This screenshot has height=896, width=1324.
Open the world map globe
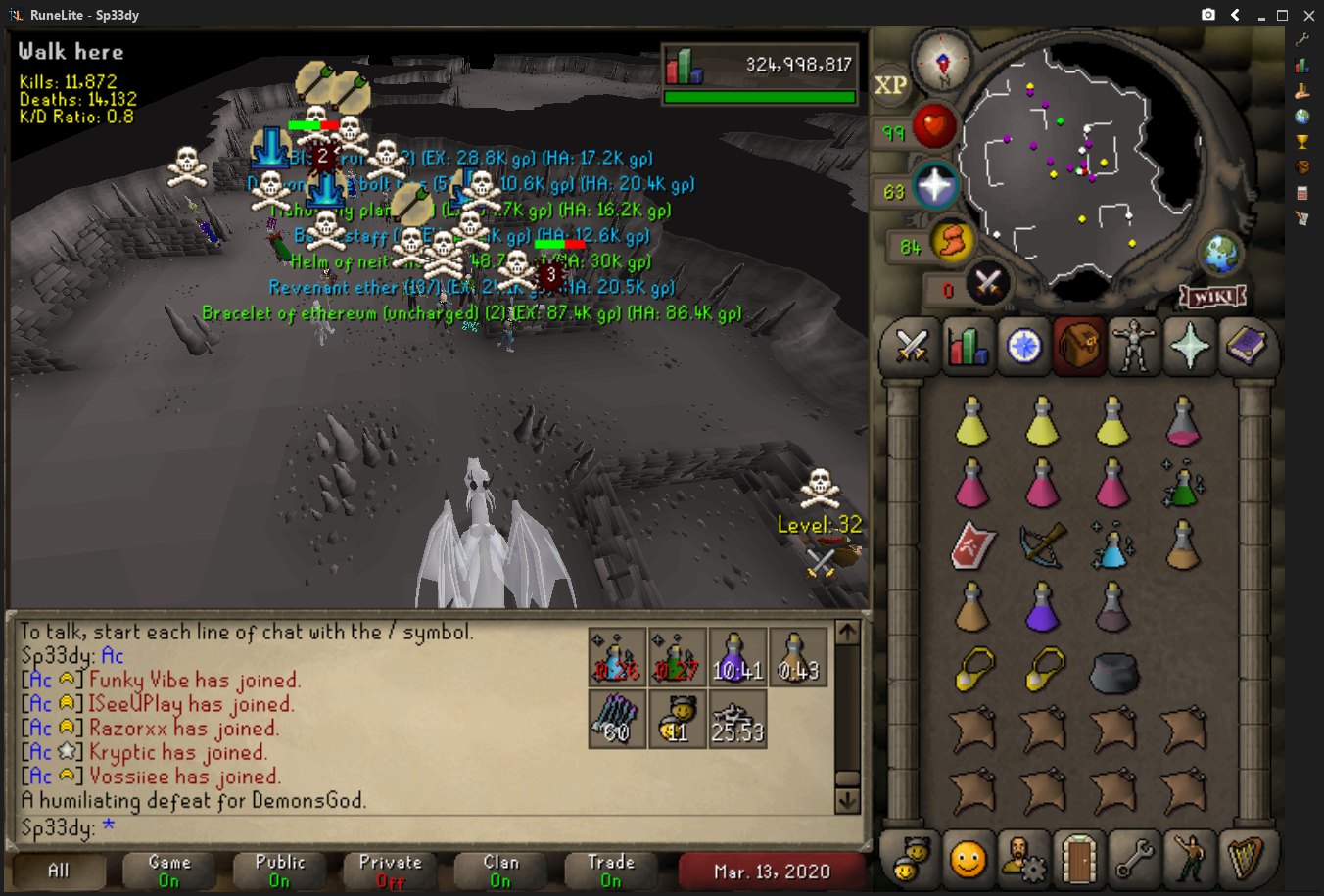pyautogui.click(x=1221, y=255)
